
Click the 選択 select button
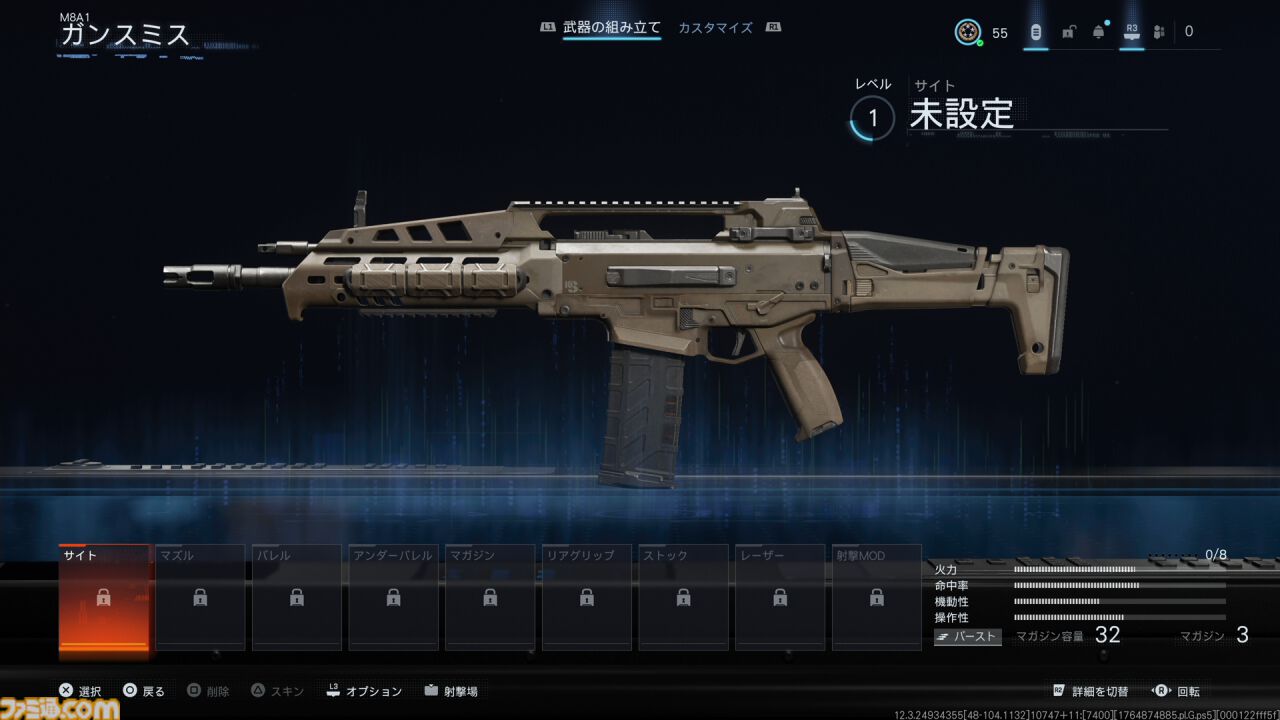pyautogui.click(x=78, y=690)
